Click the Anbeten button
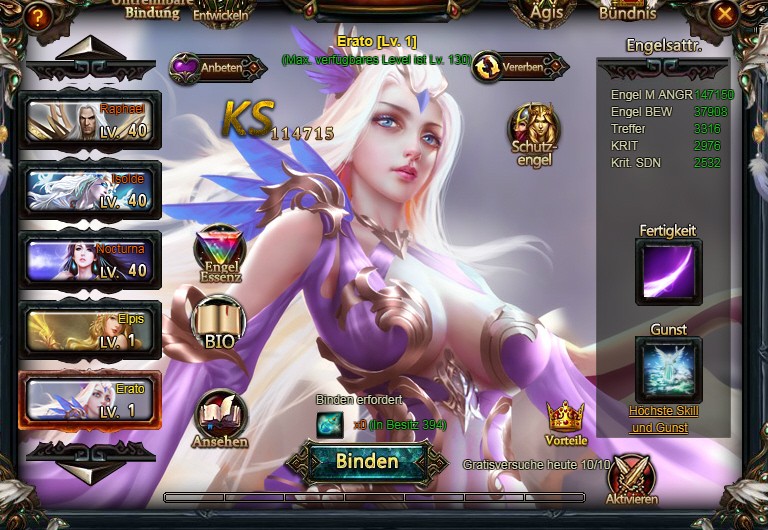768x530 pixels. tap(217, 68)
